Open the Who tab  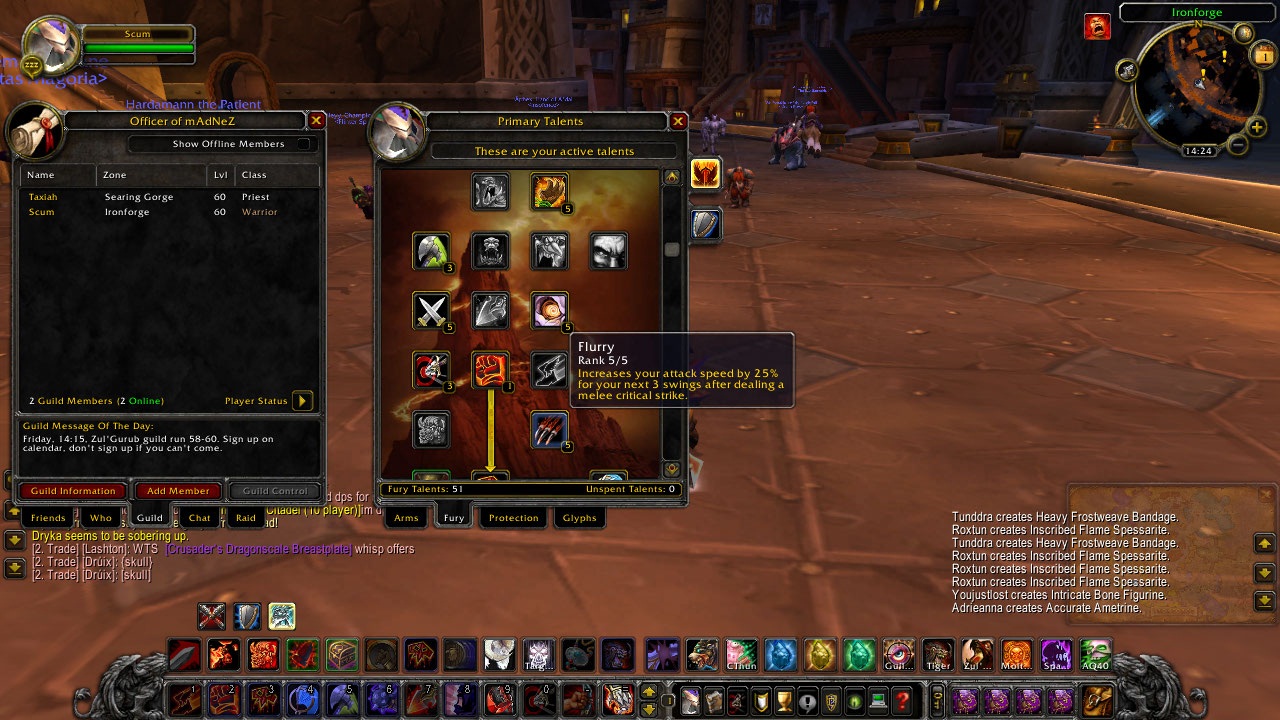pyautogui.click(x=101, y=518)
